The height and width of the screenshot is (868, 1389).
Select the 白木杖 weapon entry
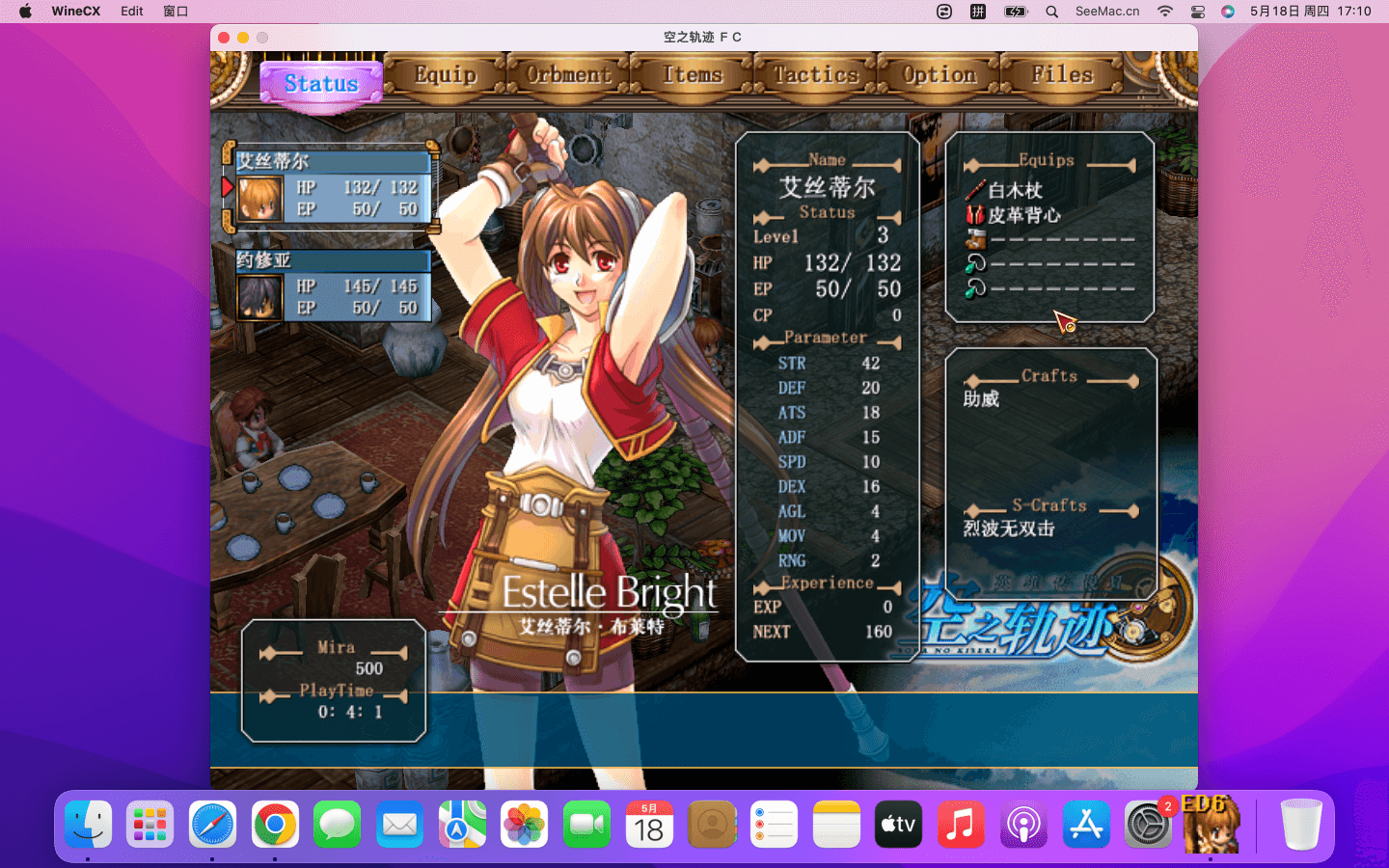(x=1015, y=190)
